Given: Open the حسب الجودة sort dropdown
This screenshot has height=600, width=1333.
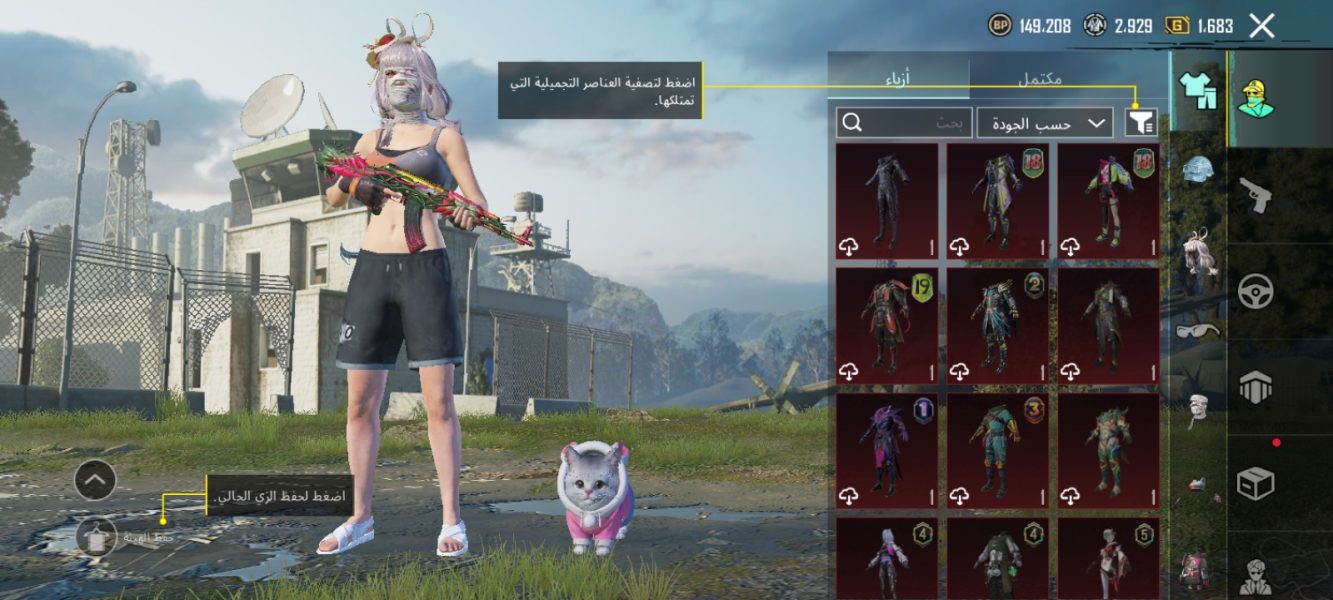Looking at the screenshot, I should (1044, 122).
